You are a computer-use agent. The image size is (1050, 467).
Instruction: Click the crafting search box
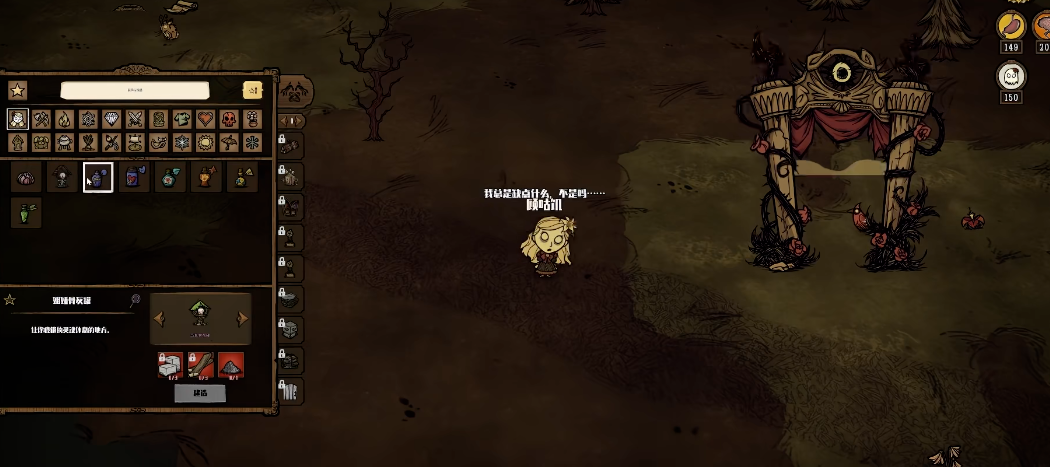point(134,90)
